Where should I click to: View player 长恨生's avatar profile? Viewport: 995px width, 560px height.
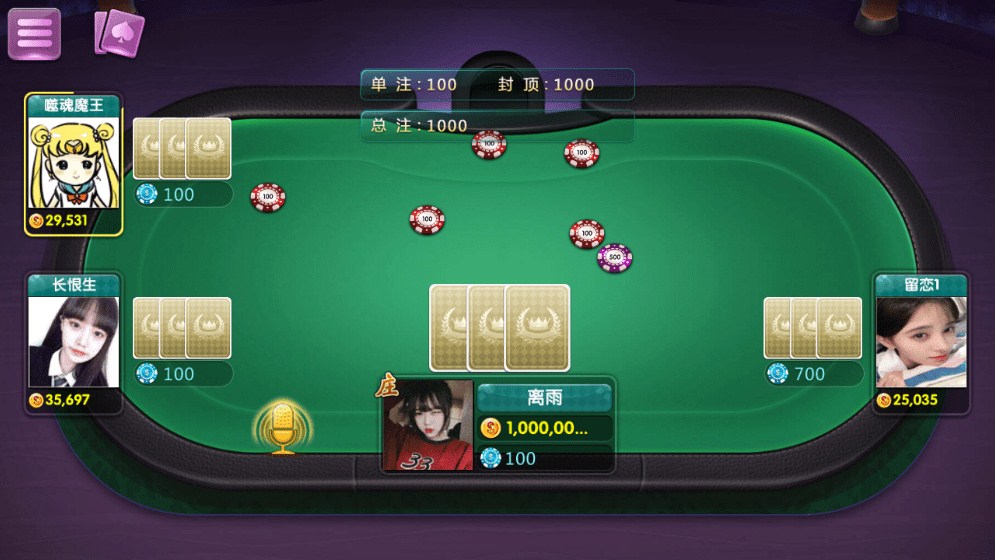(73, 341)
